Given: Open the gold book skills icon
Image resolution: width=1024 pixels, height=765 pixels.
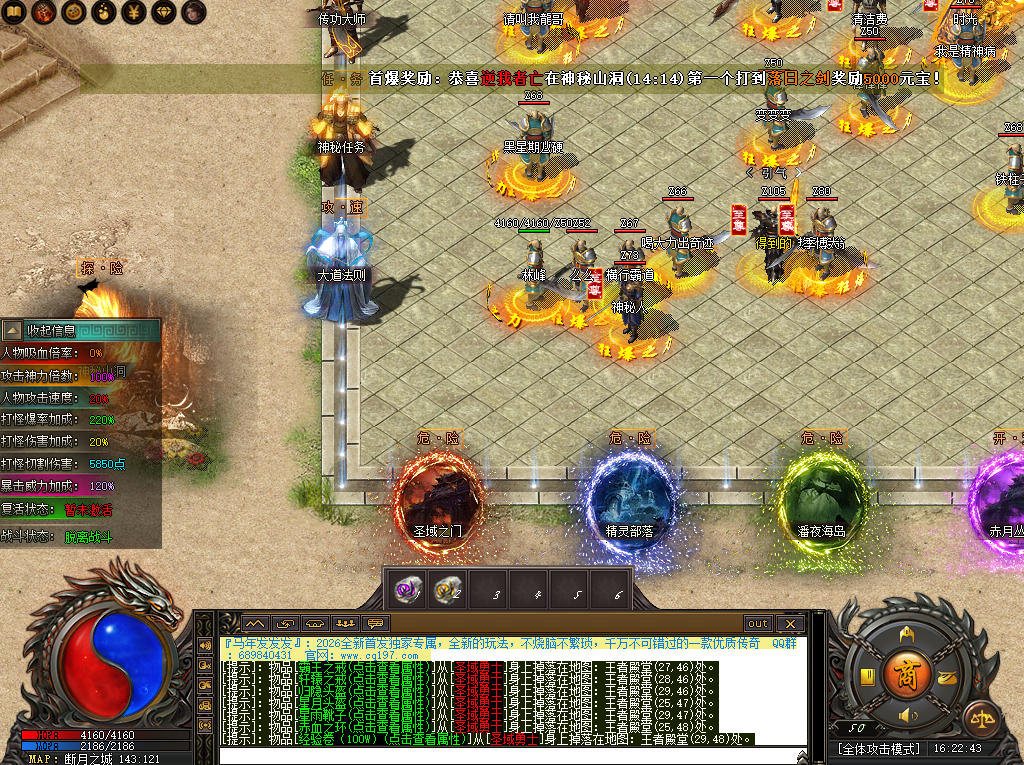Looking at the screenshot, I should point(868,675).
